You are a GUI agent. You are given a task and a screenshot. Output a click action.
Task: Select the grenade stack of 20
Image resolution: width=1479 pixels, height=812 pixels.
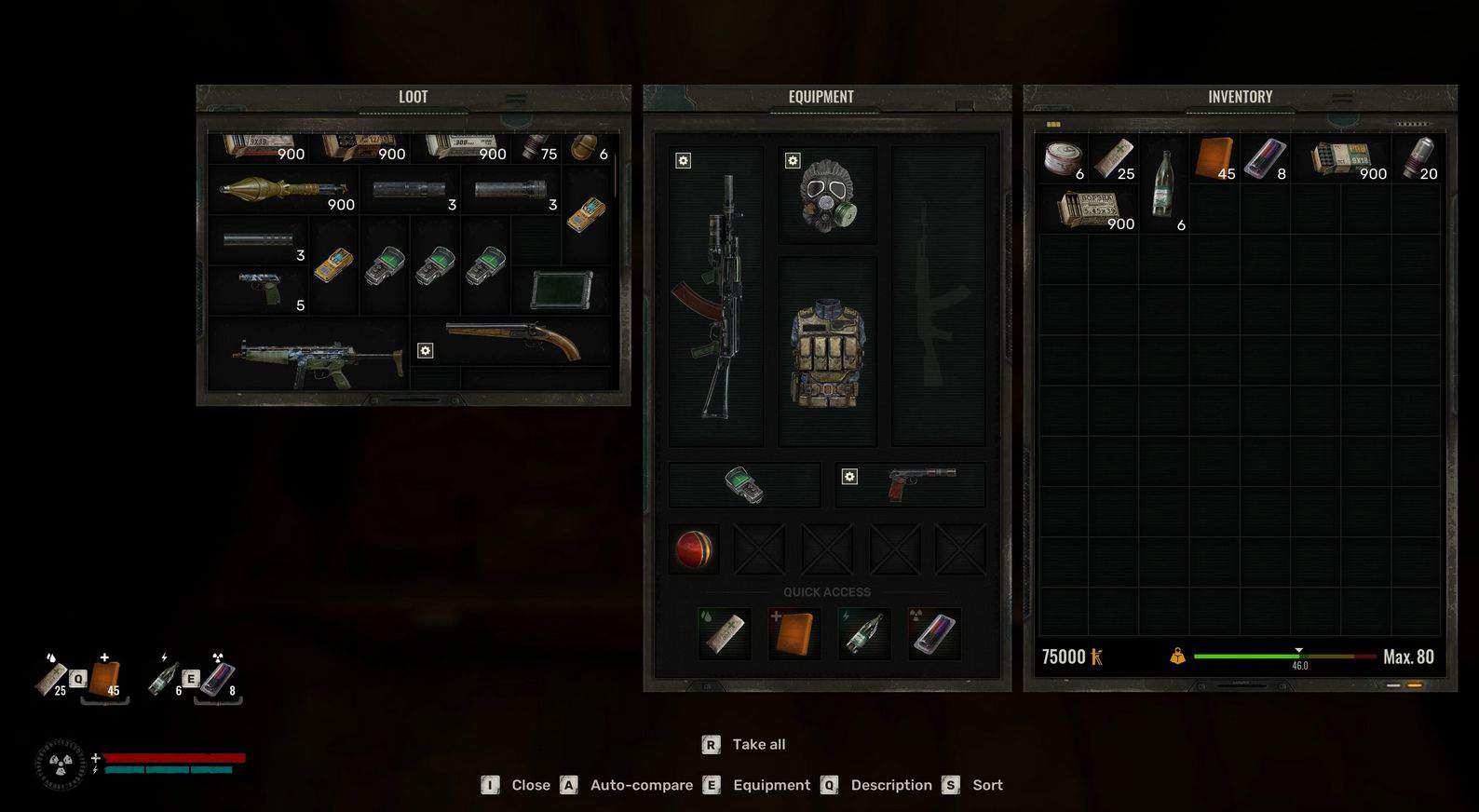point(1416,158)
